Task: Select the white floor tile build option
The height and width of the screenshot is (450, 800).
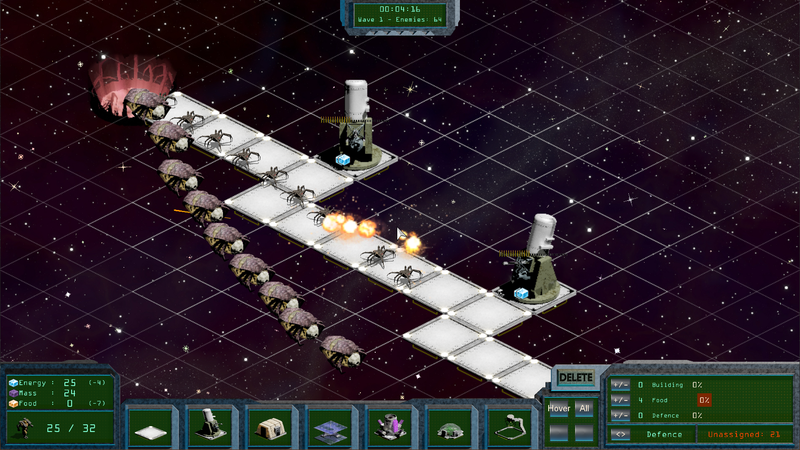Action: 149,427
